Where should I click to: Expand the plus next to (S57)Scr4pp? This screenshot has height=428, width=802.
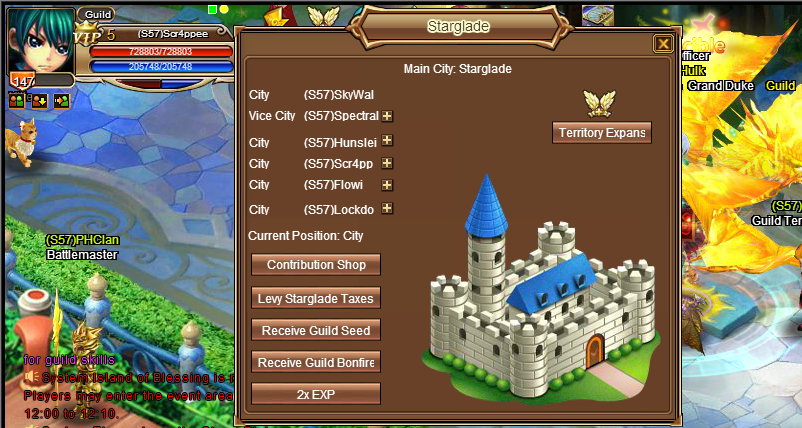(x=387, y=163)
